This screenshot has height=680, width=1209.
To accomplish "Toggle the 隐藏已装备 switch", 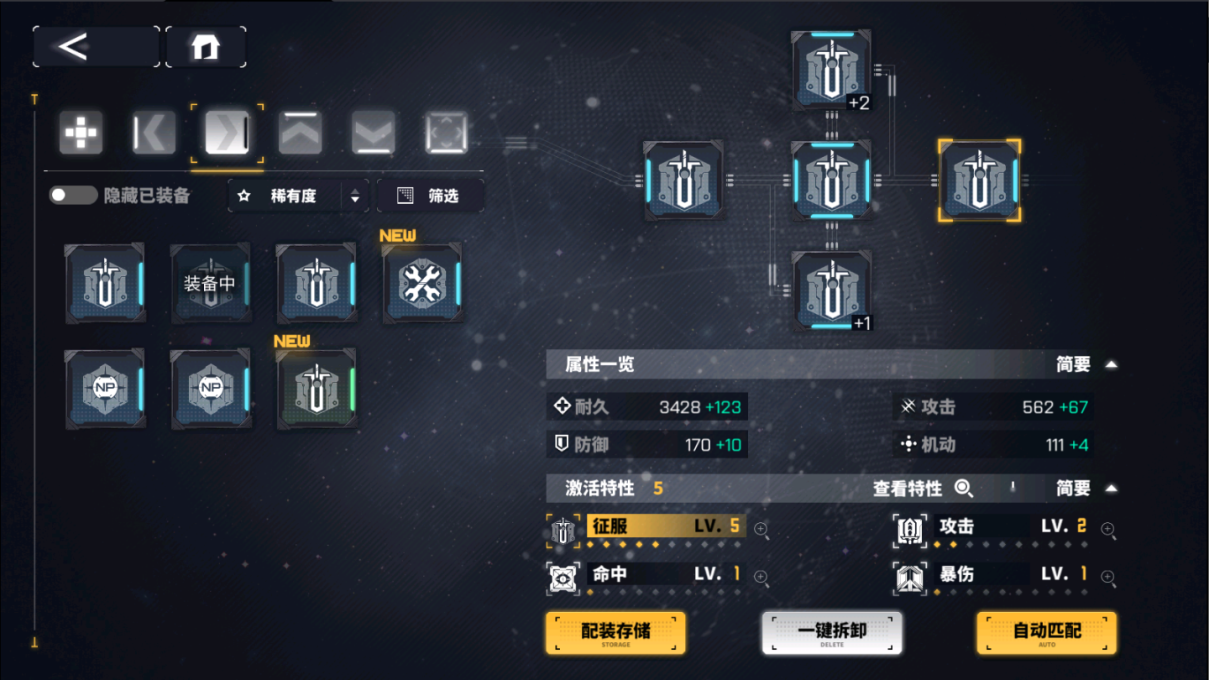I will tap(73, 195).
